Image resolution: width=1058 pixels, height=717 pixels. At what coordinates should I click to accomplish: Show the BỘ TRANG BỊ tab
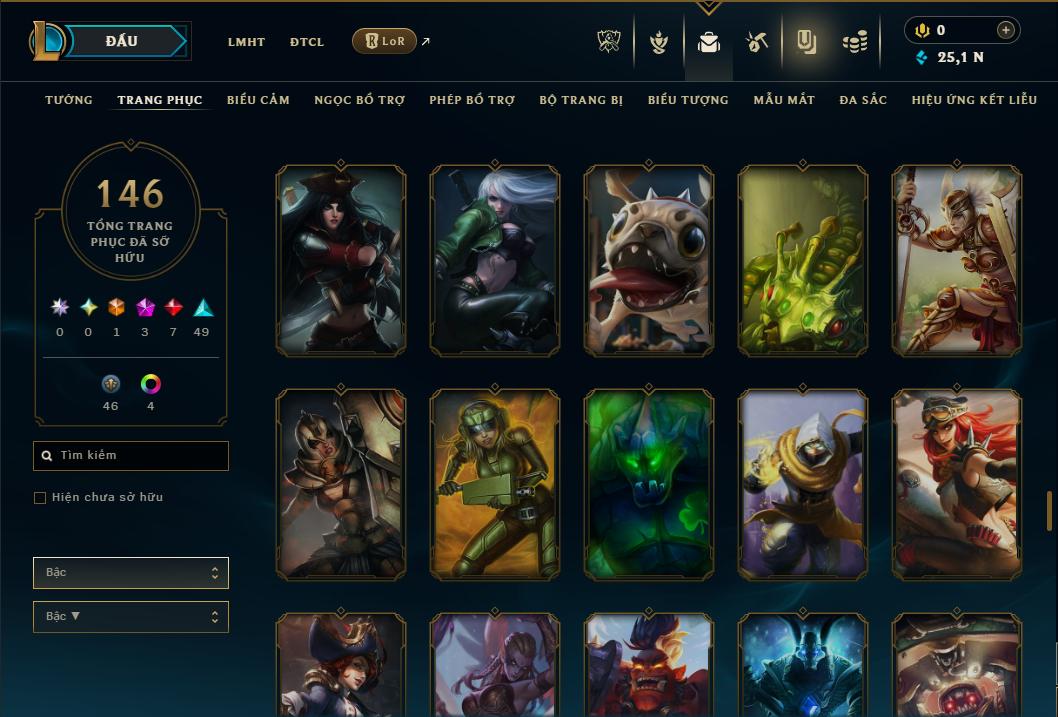pos(581,100)
